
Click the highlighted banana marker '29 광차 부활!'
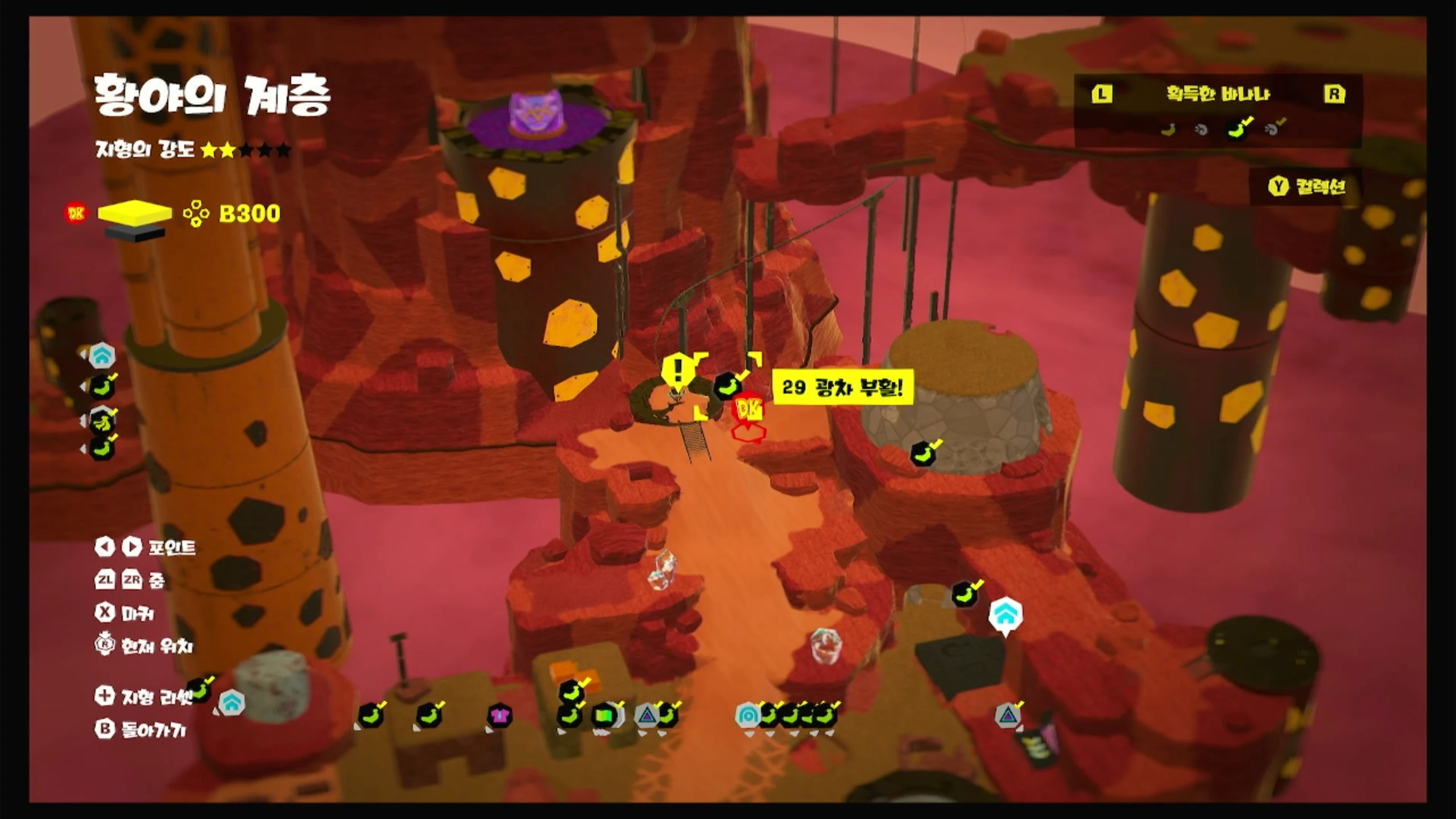coord(728,386)
